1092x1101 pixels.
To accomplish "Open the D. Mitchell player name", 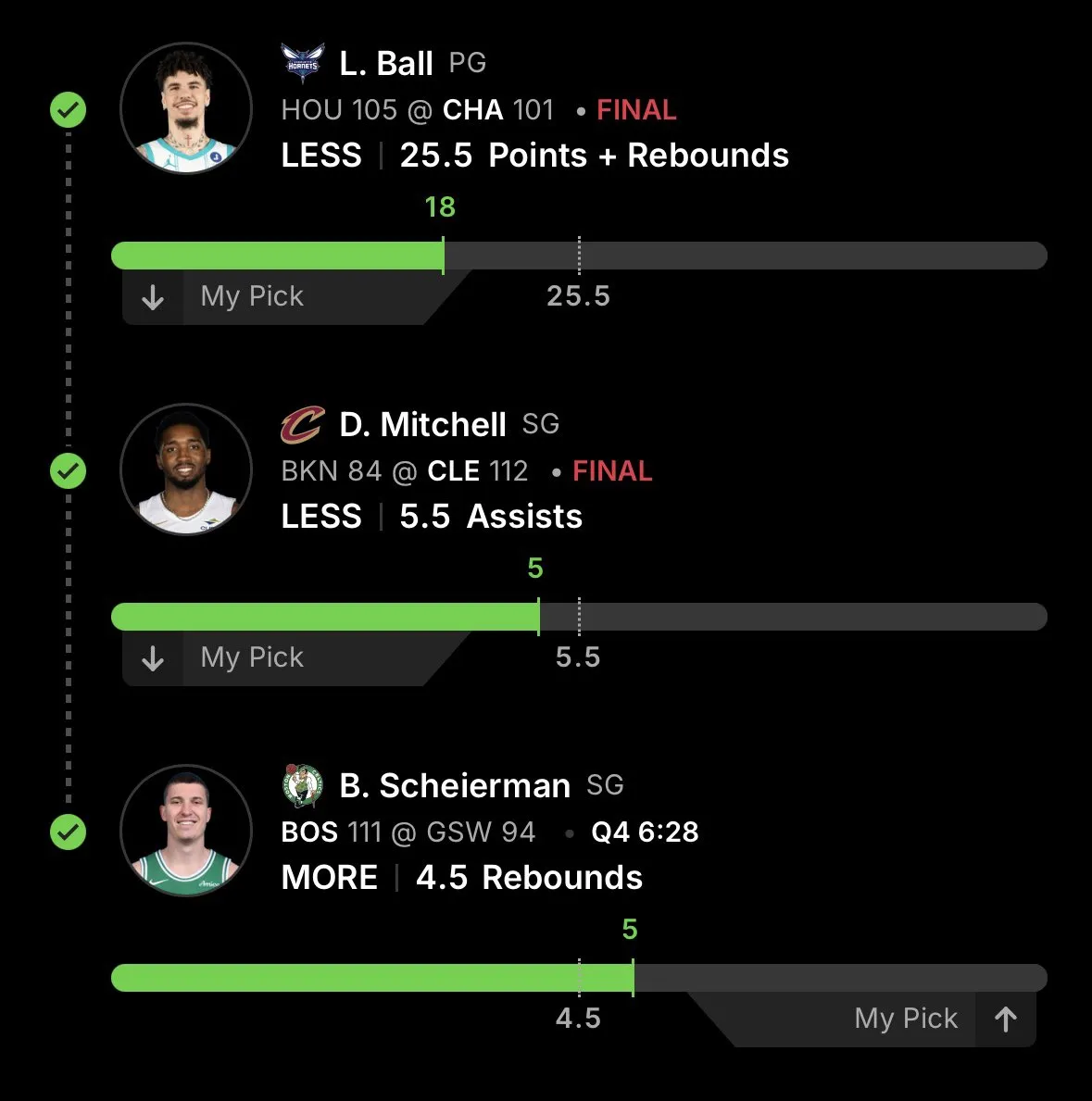I will [422, 425].
